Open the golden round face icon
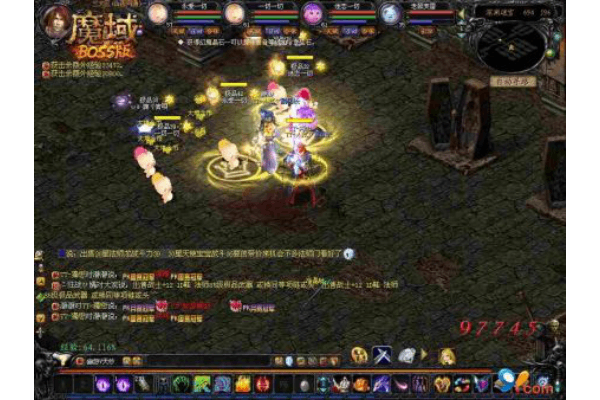Viewport: 600px width, 400px height. [x=358, y=356]
